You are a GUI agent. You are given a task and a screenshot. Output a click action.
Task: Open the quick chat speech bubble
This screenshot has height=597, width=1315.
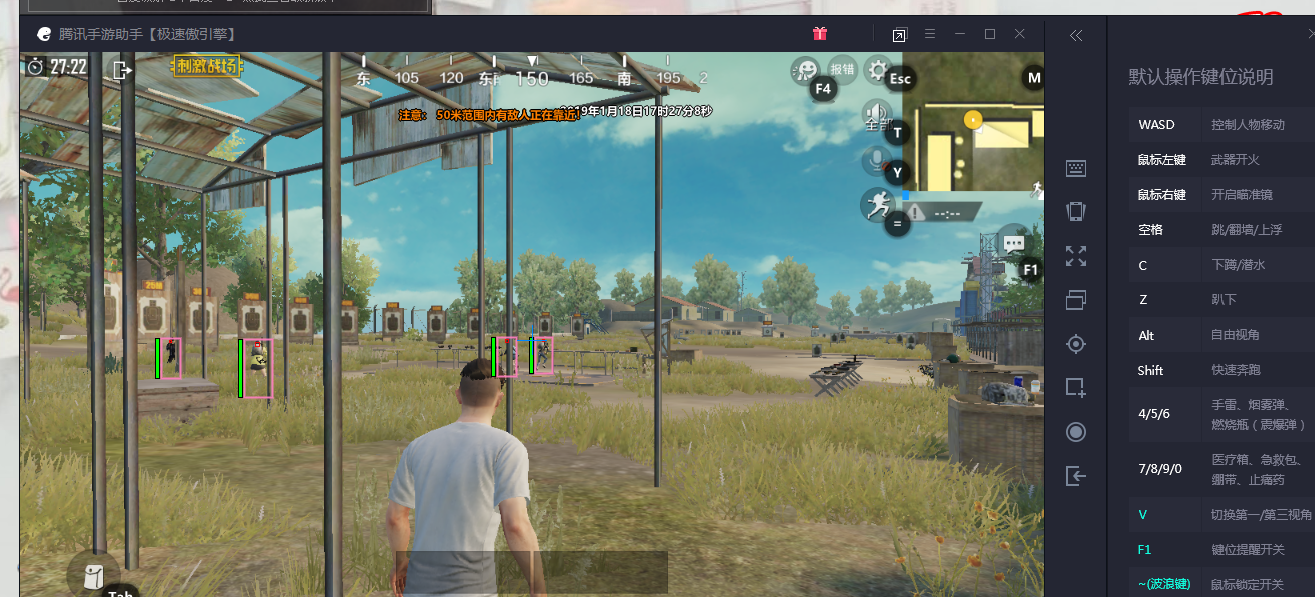click(x=1013, y=243)
